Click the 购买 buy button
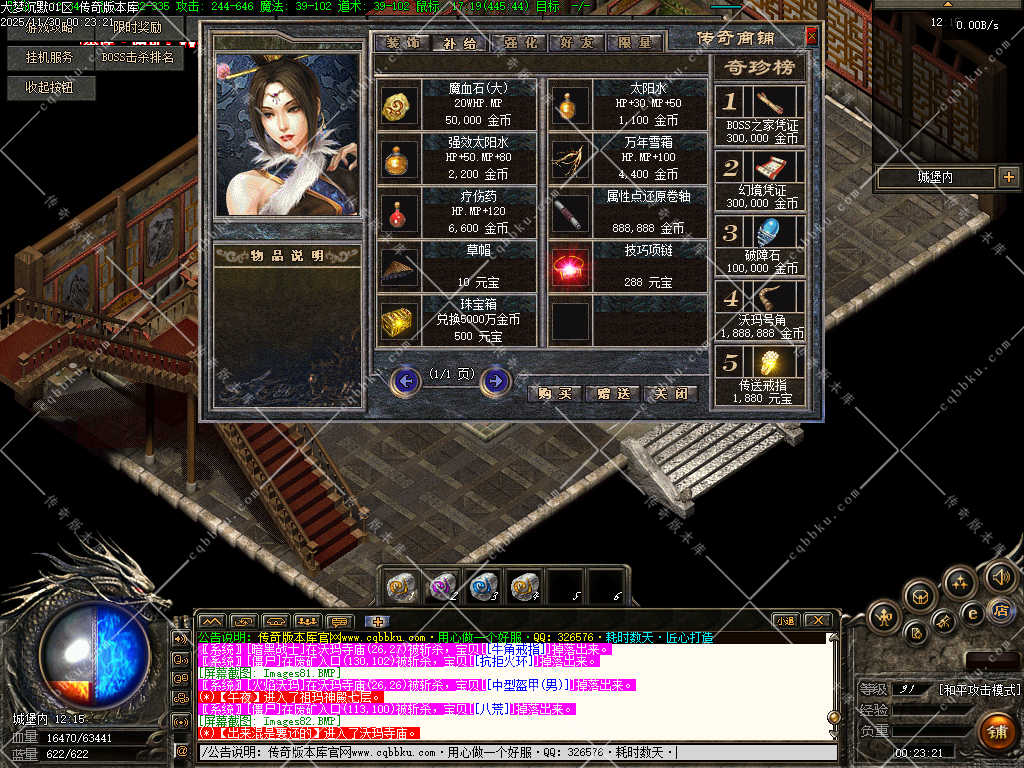Screen dimensions: 1024x768 coord(554,393)
